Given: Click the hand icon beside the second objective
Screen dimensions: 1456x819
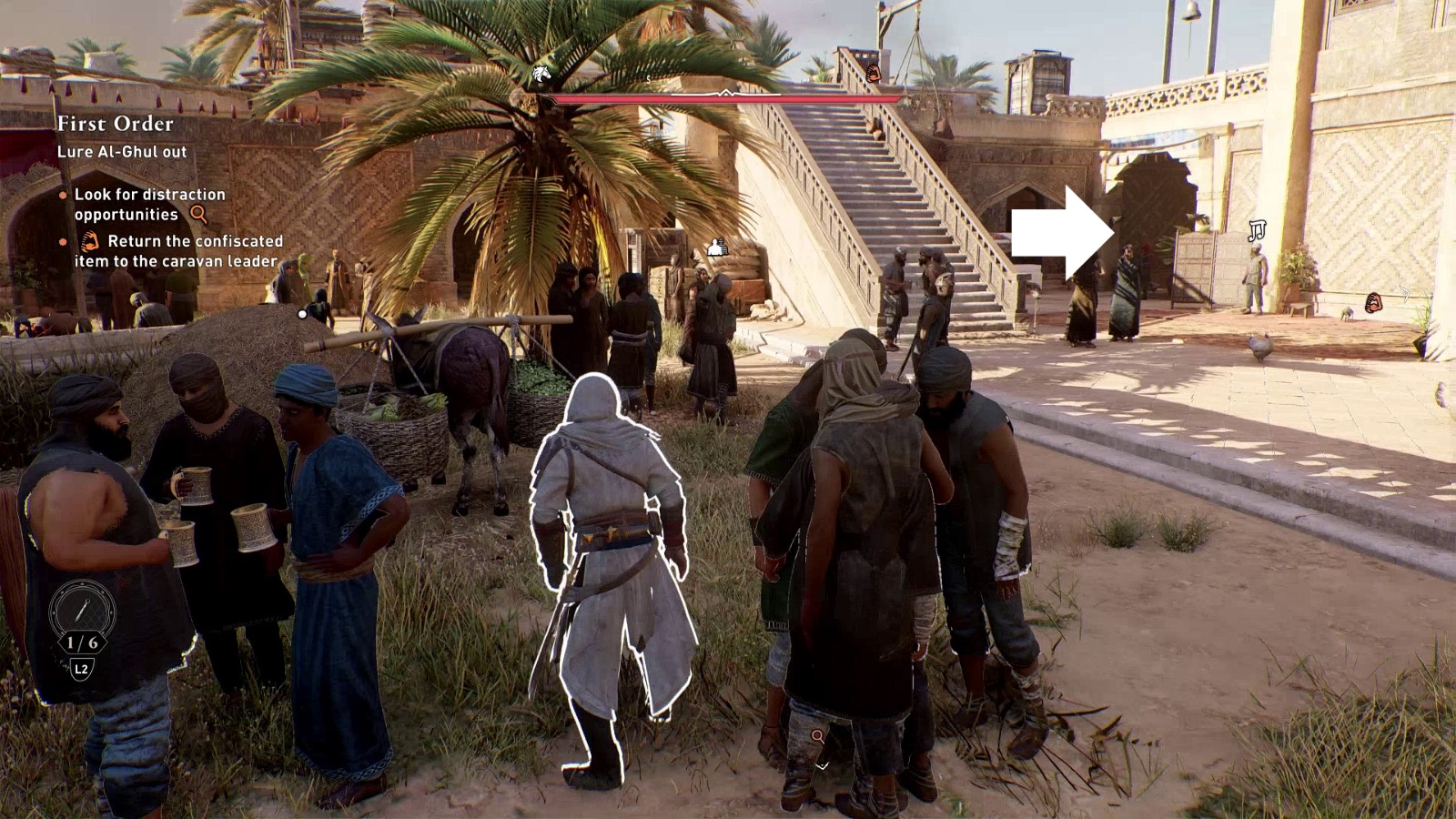Looking at the screenshot, I should point(88,242).
